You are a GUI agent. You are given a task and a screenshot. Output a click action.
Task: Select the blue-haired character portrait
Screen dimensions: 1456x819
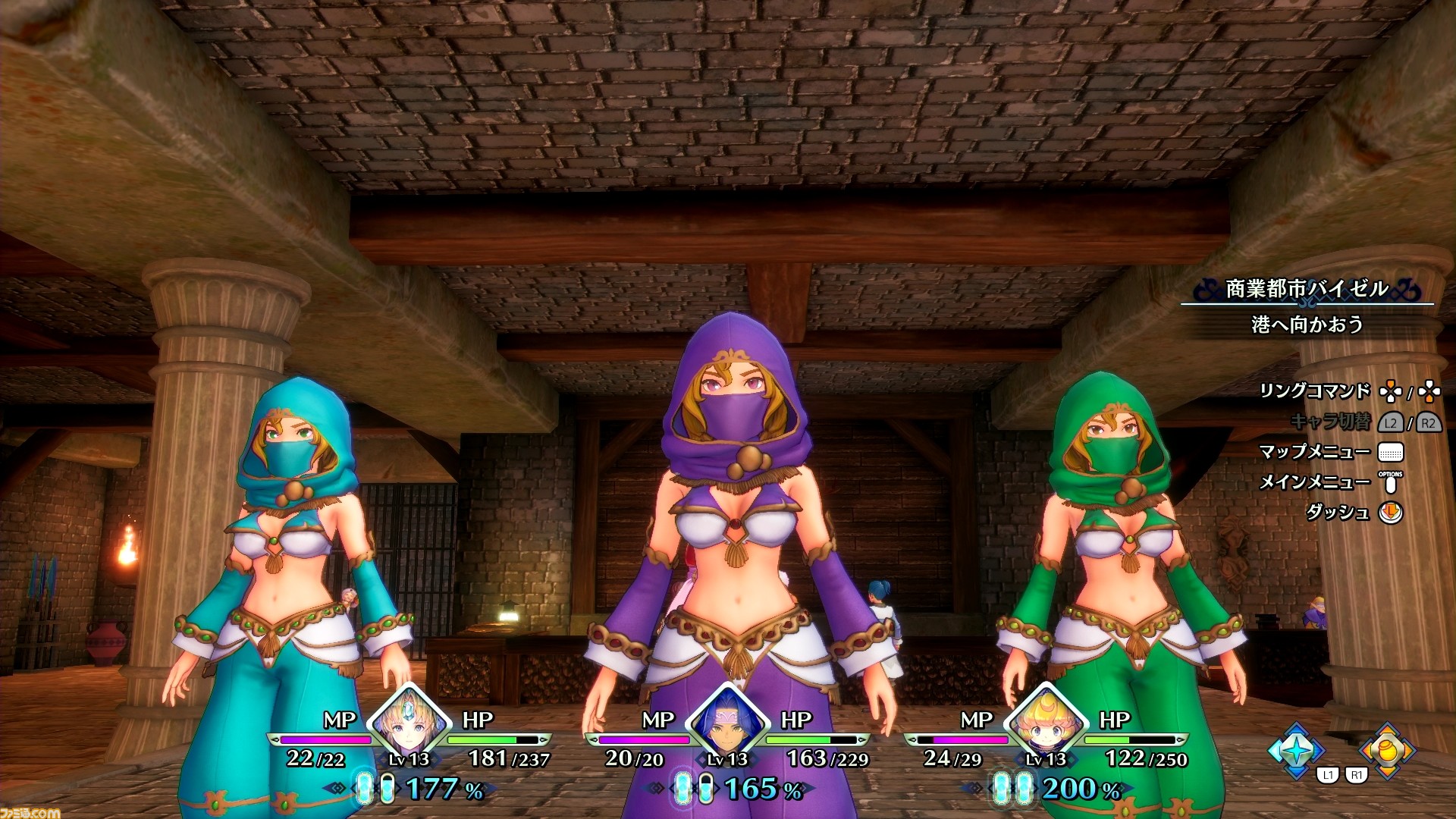click(728, 720)
